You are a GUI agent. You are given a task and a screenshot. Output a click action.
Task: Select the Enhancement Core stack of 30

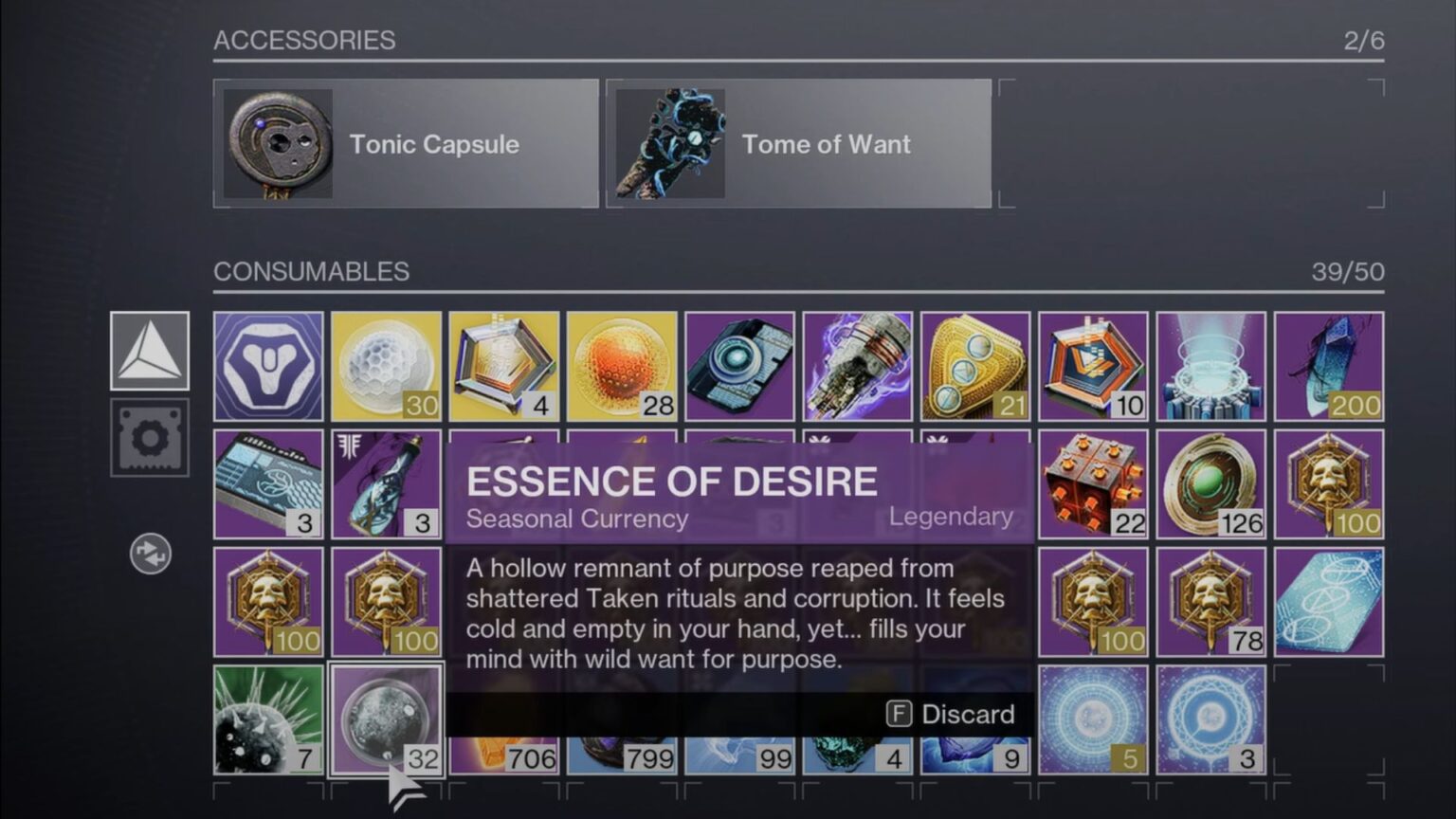click(385, 365)
